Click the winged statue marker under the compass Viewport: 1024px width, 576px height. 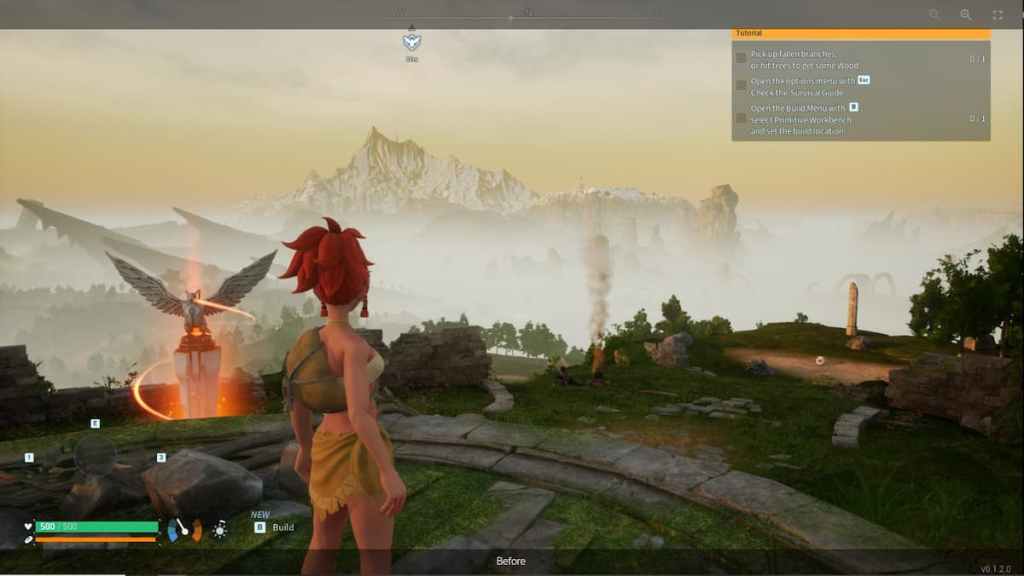pos(411,42)
